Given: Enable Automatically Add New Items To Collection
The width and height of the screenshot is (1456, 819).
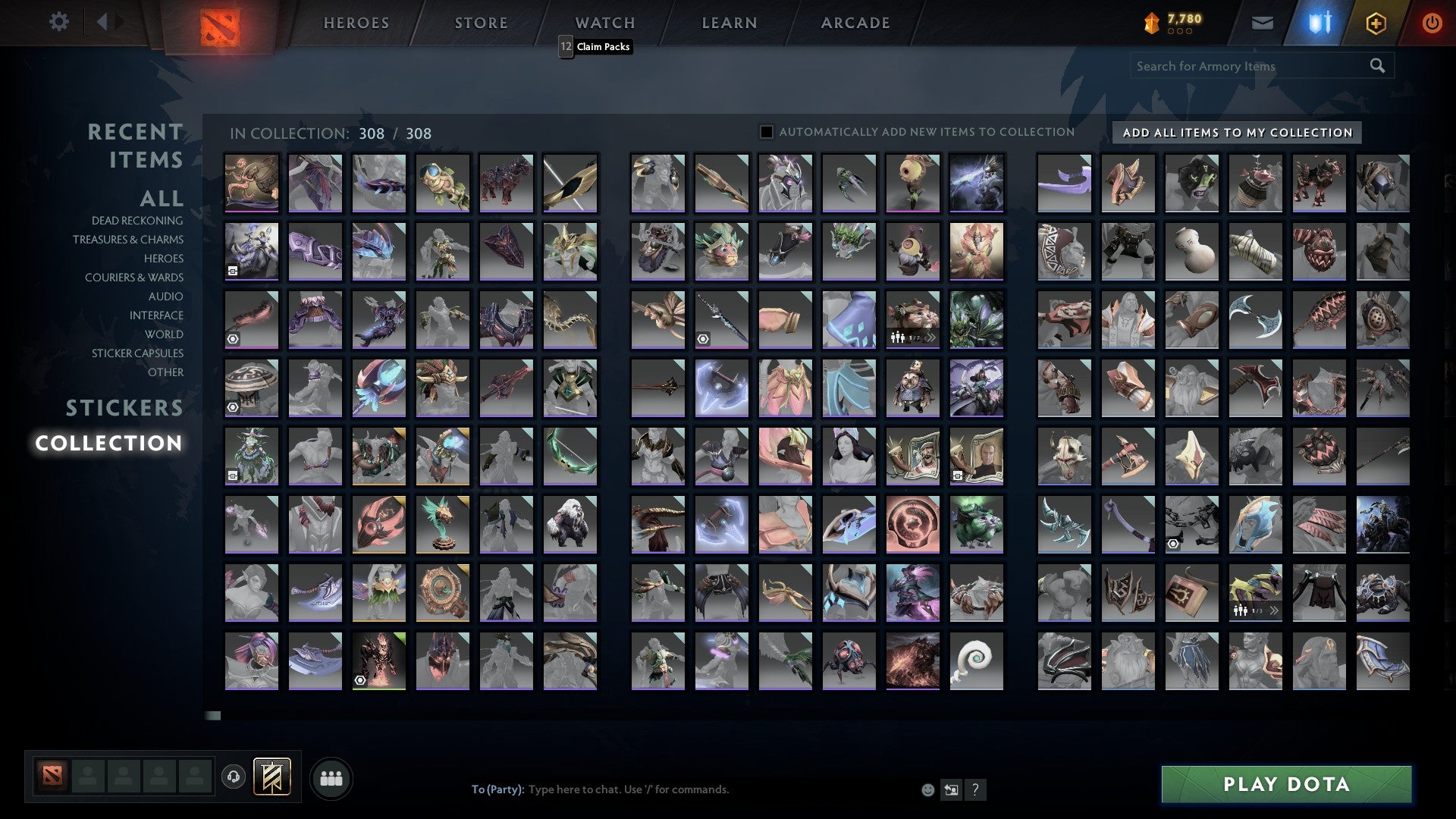Looking at the screenshot, I should 765,131.
